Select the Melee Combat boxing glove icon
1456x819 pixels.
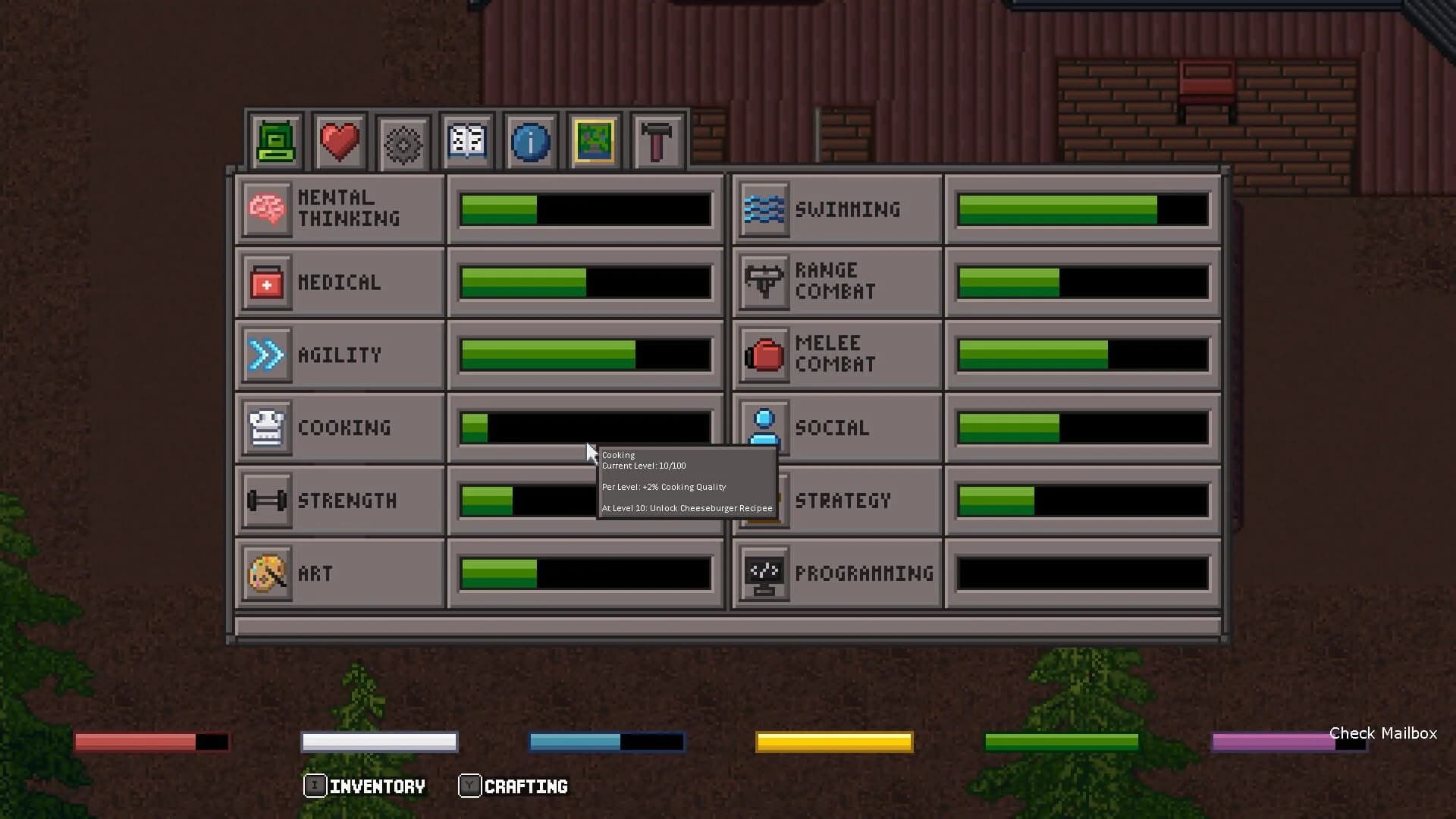(764, 354)
